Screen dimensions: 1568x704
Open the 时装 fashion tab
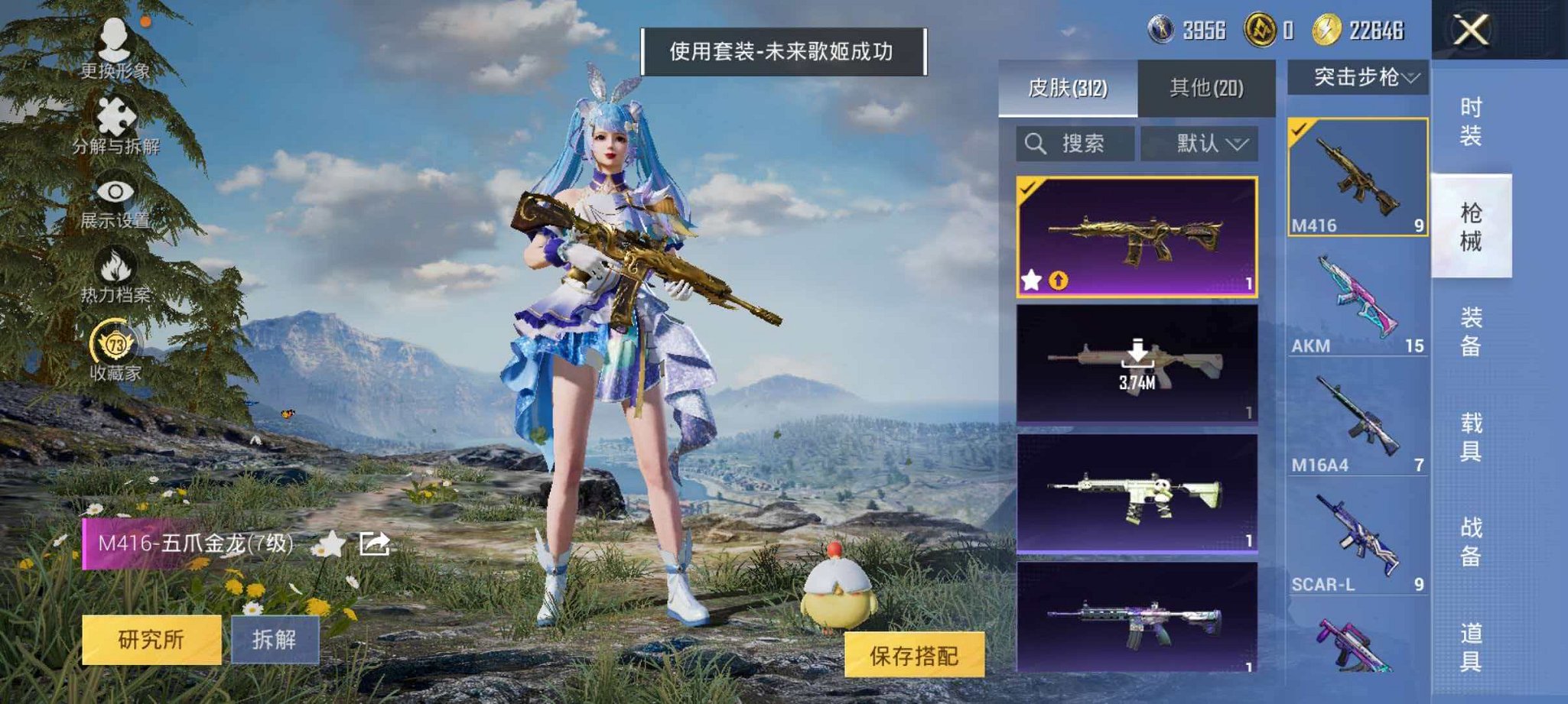click(1469, 124)
